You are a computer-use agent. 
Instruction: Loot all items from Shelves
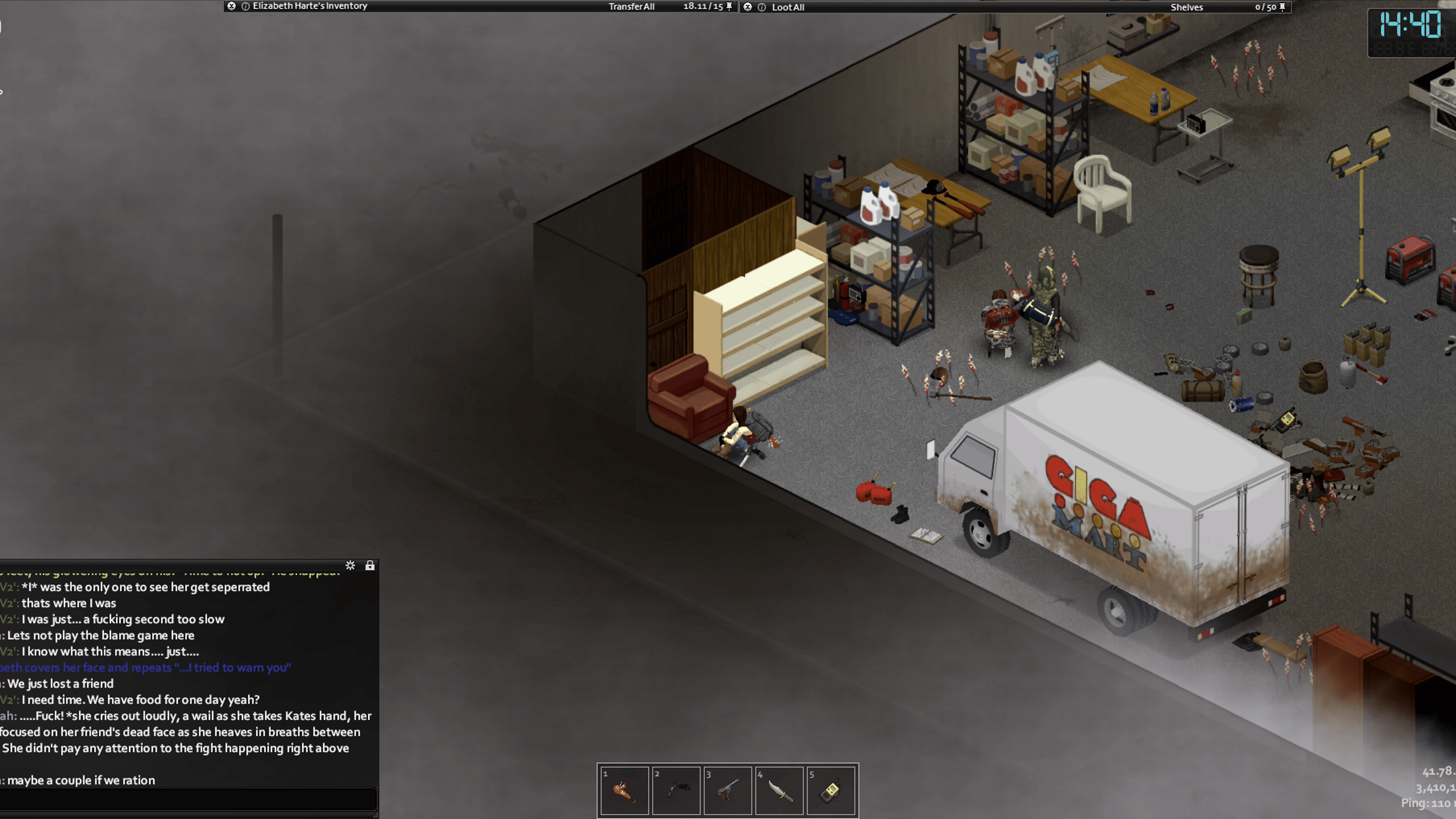tap(787, 8)
